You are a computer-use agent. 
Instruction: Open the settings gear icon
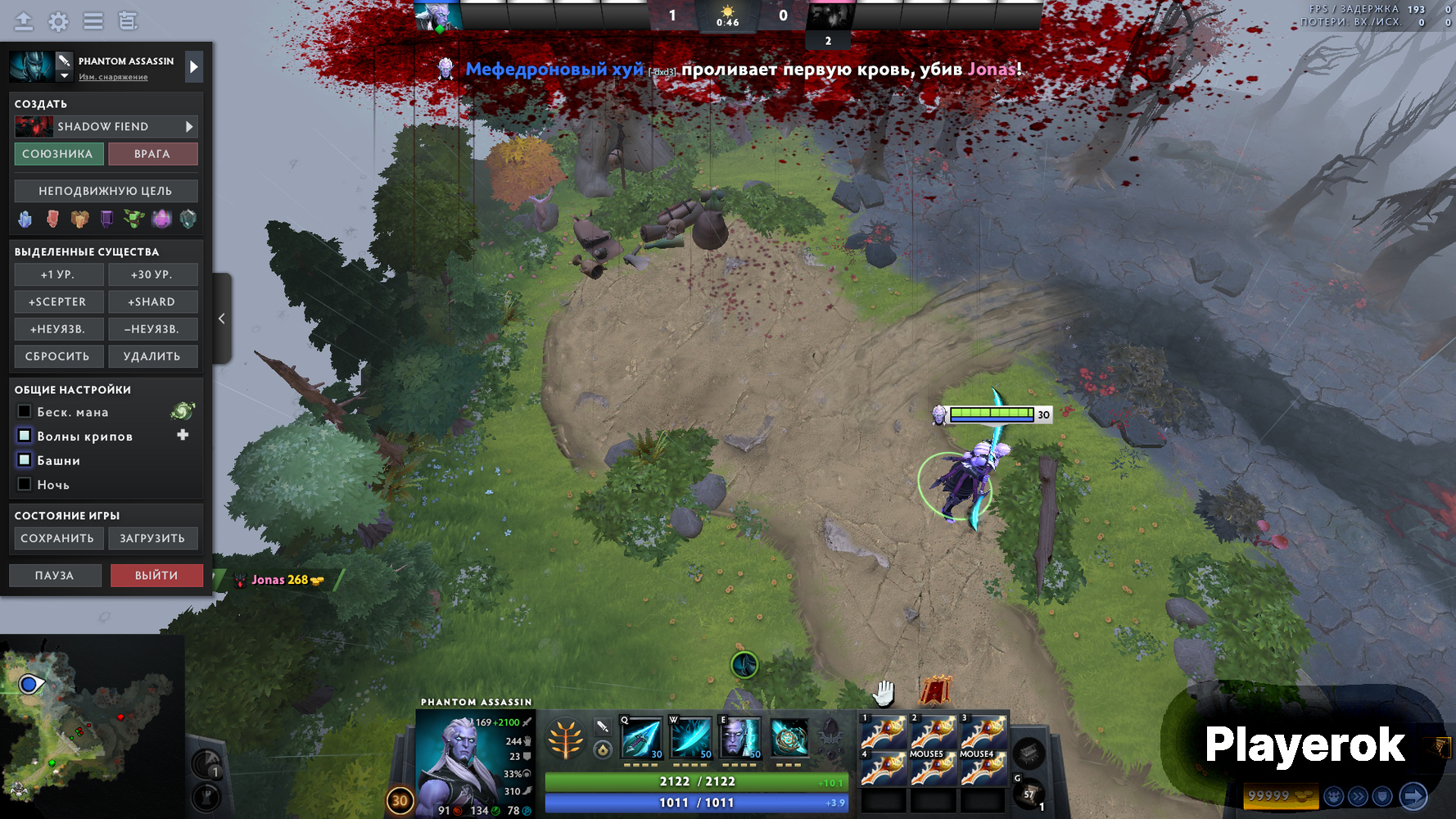[58, 21]
